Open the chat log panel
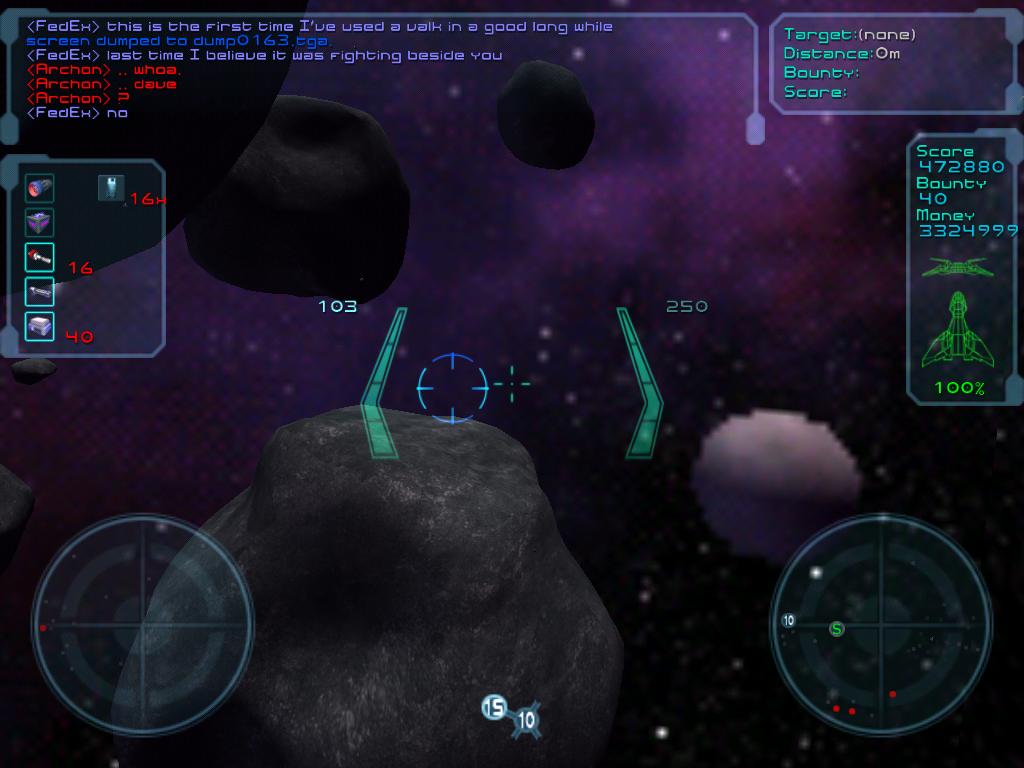The image size is (1024, 768). pyautogui.click(x=380, y=70)
